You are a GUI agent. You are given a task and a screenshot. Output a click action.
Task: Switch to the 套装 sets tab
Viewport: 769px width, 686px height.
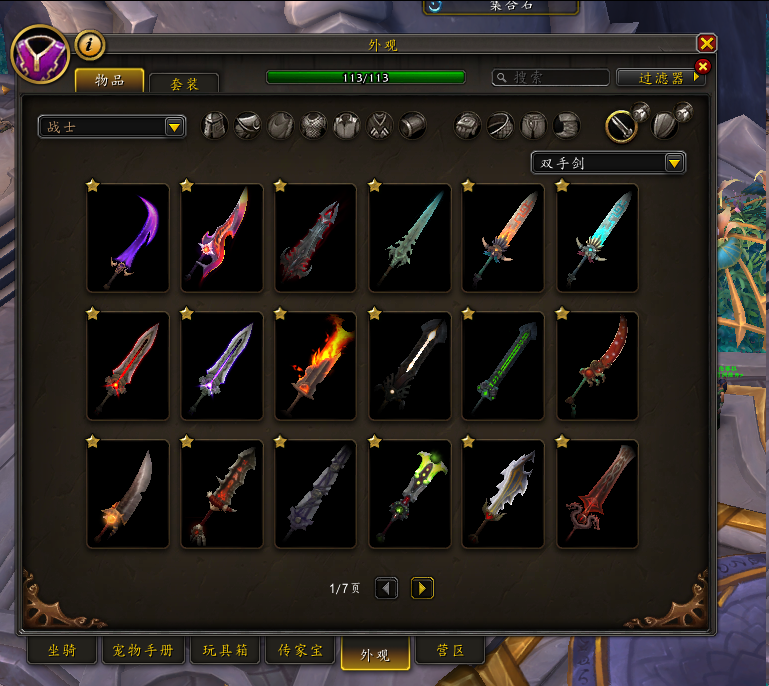pyautogui.click(x=183, y=83)
